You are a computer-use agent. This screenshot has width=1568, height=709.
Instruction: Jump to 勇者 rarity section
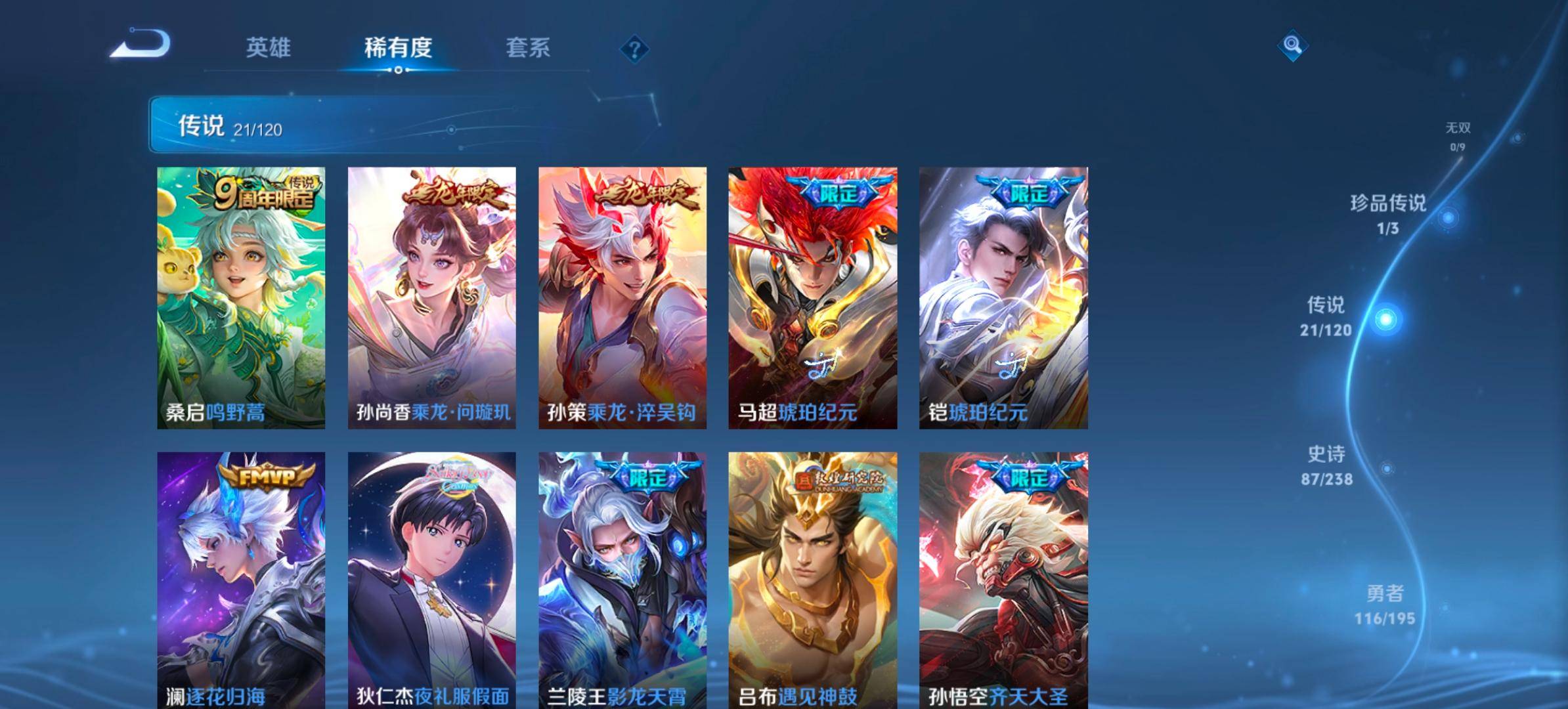(x=1385, y=605)
